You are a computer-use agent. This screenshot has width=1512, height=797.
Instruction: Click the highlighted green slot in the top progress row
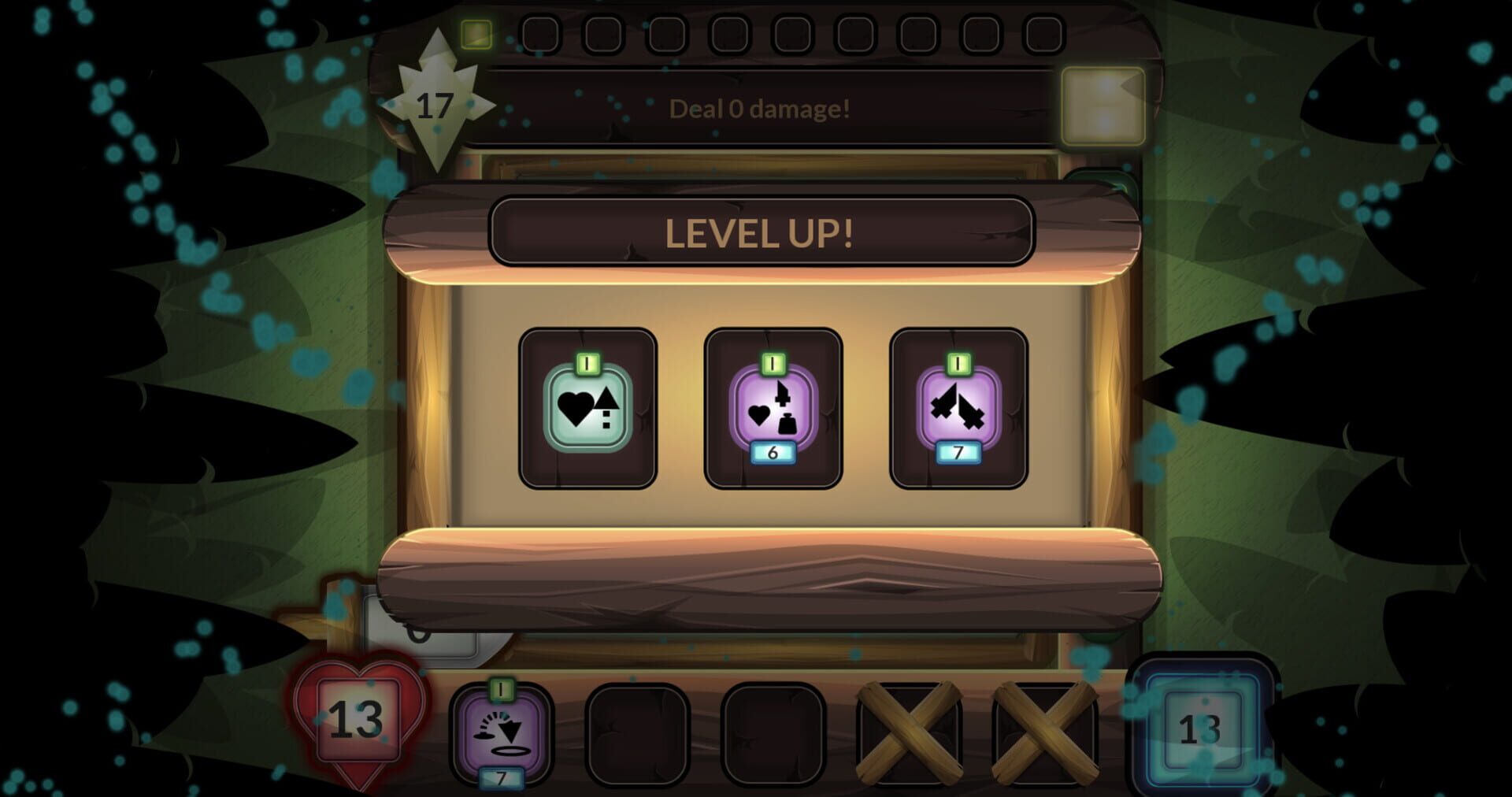(475, 33)
